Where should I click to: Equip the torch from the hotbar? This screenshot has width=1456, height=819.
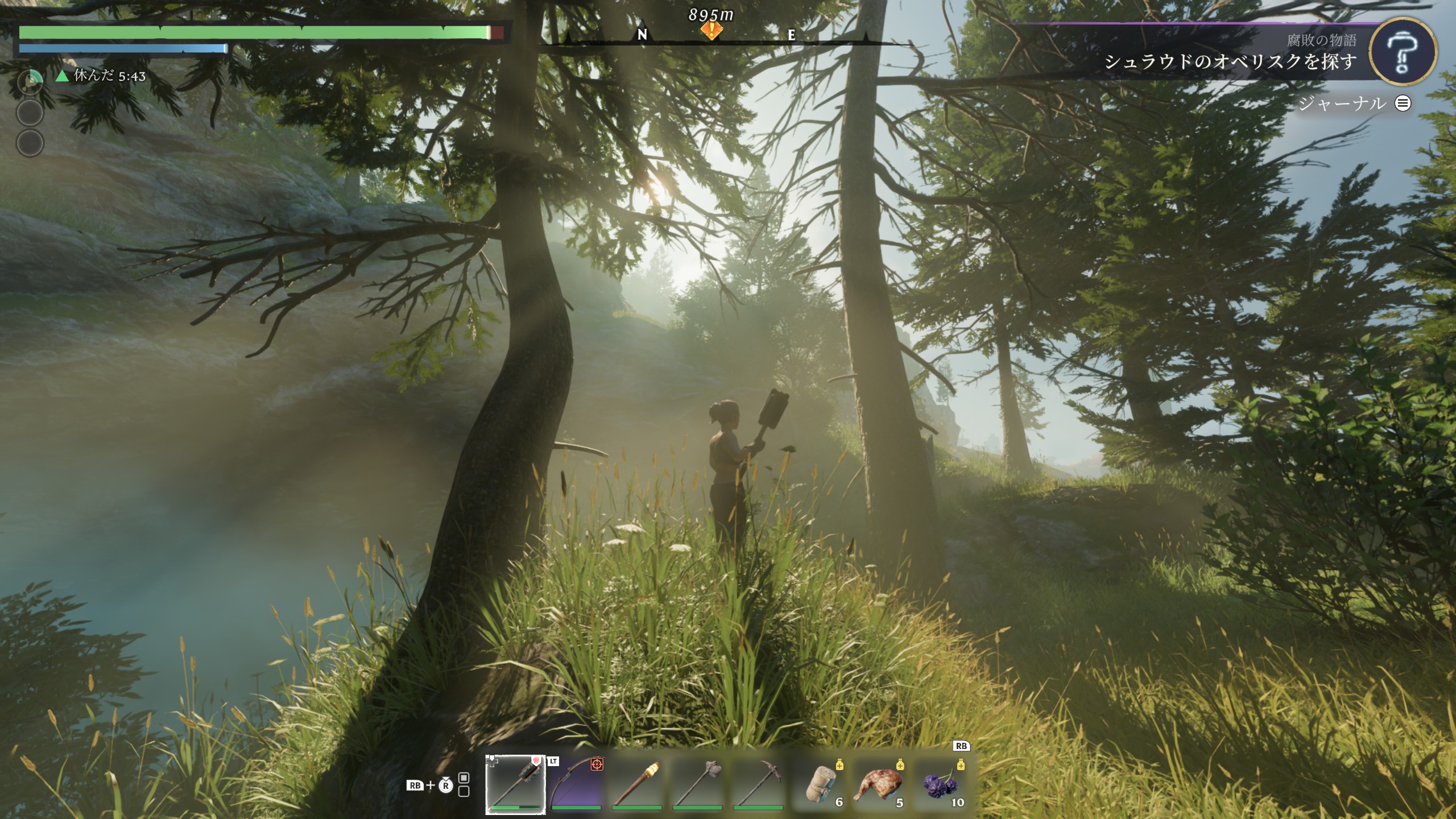click(x=637, y=783)
